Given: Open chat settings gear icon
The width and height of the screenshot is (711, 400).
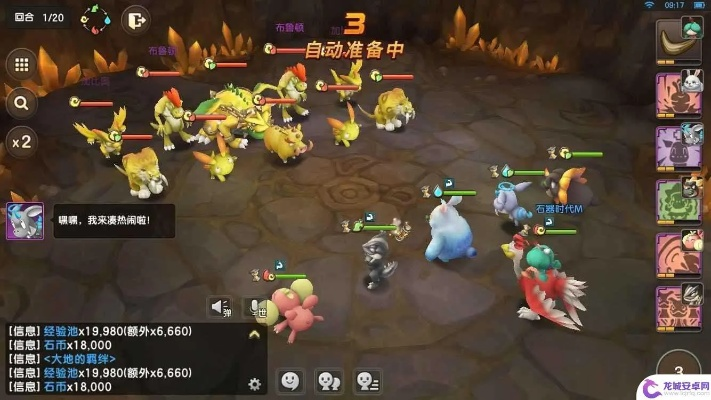Looking at the screenshot, I should (x=254, y=383).
